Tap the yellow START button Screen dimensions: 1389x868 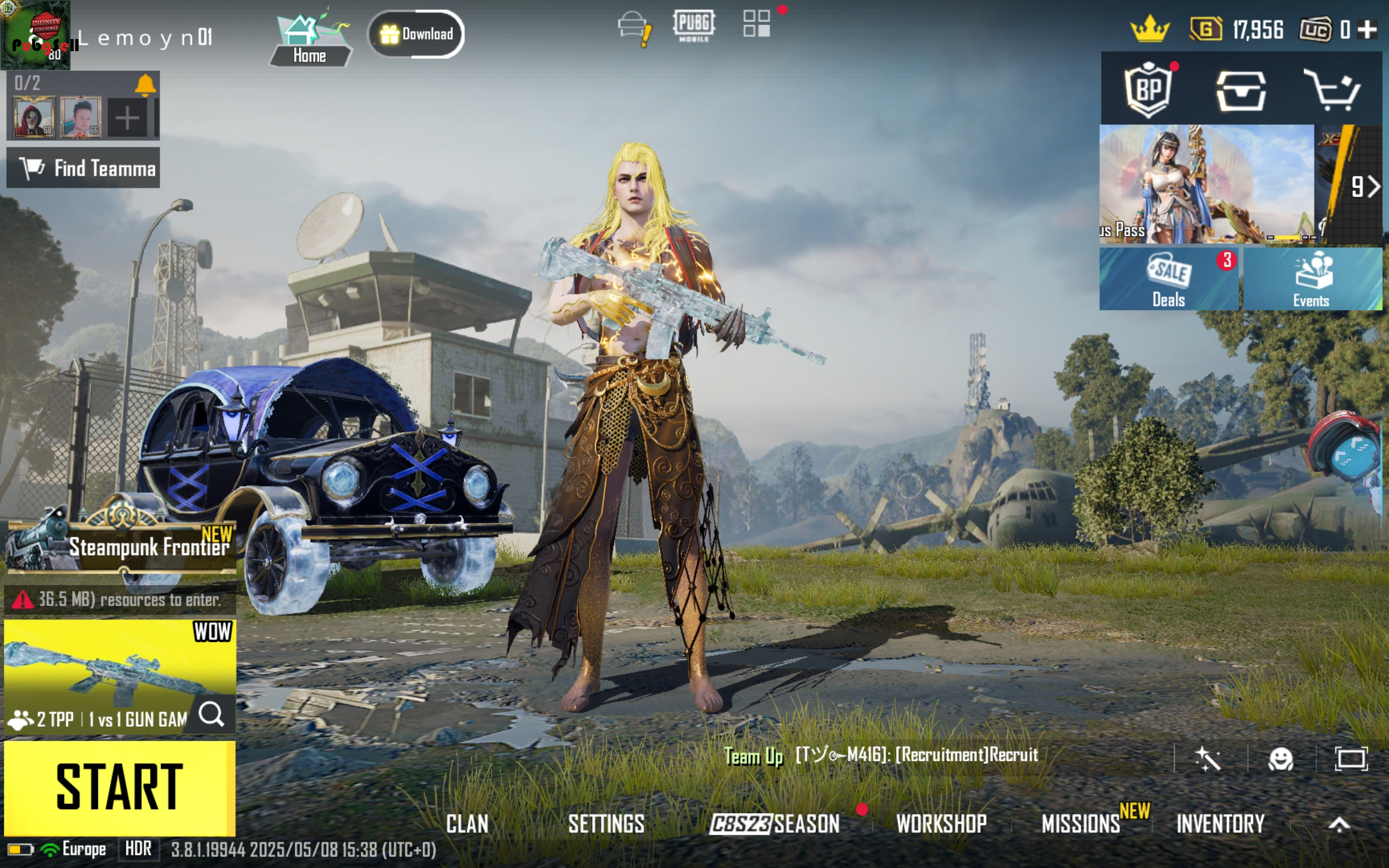[120, 787]
